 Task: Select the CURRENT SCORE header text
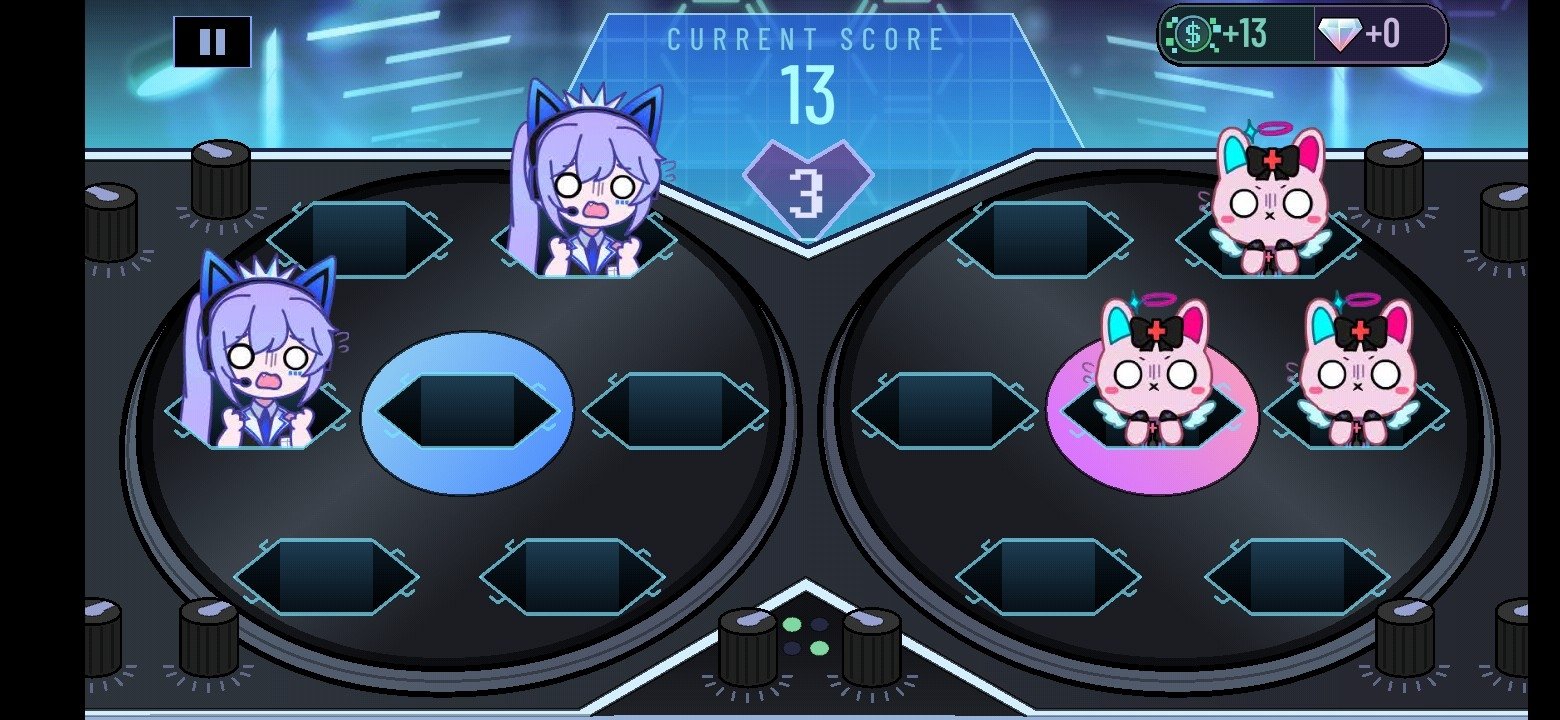pos(805,39)
